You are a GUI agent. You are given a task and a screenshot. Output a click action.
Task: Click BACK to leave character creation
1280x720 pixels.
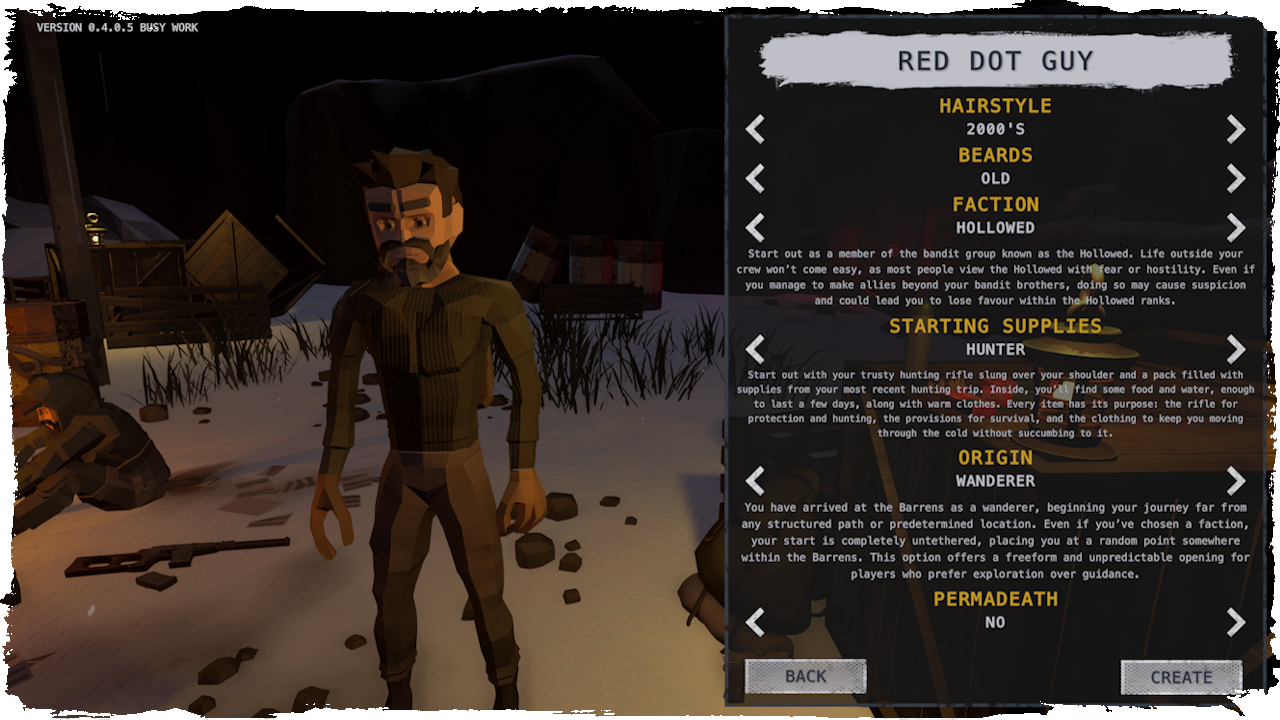pos(804,677)
